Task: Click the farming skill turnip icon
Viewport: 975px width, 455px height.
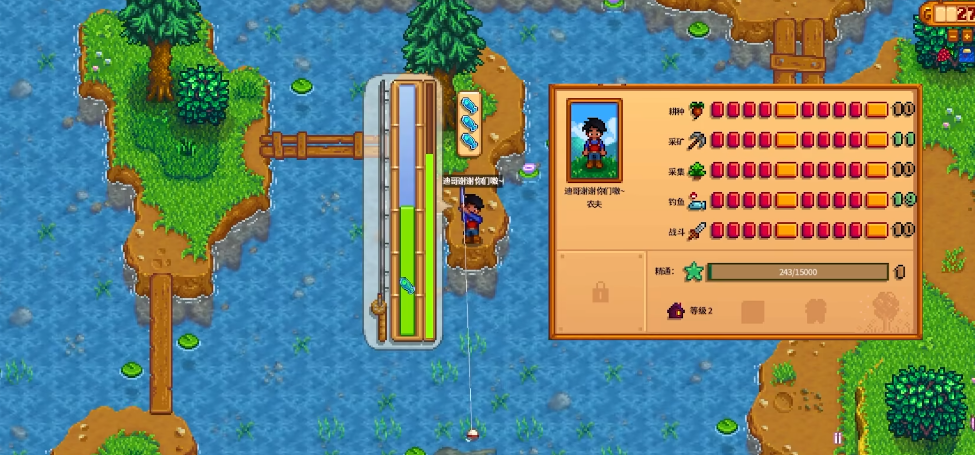Action: click(697, 109)
